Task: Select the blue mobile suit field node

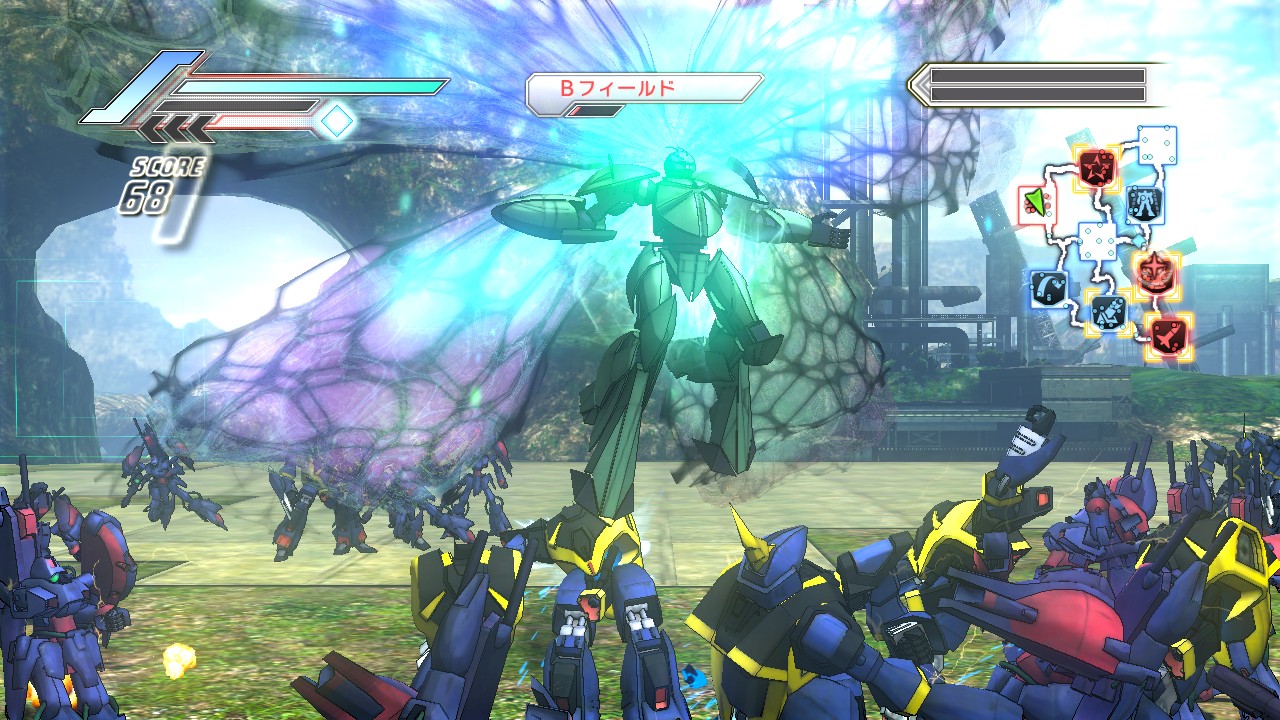Action: (x=1142, y=204)
